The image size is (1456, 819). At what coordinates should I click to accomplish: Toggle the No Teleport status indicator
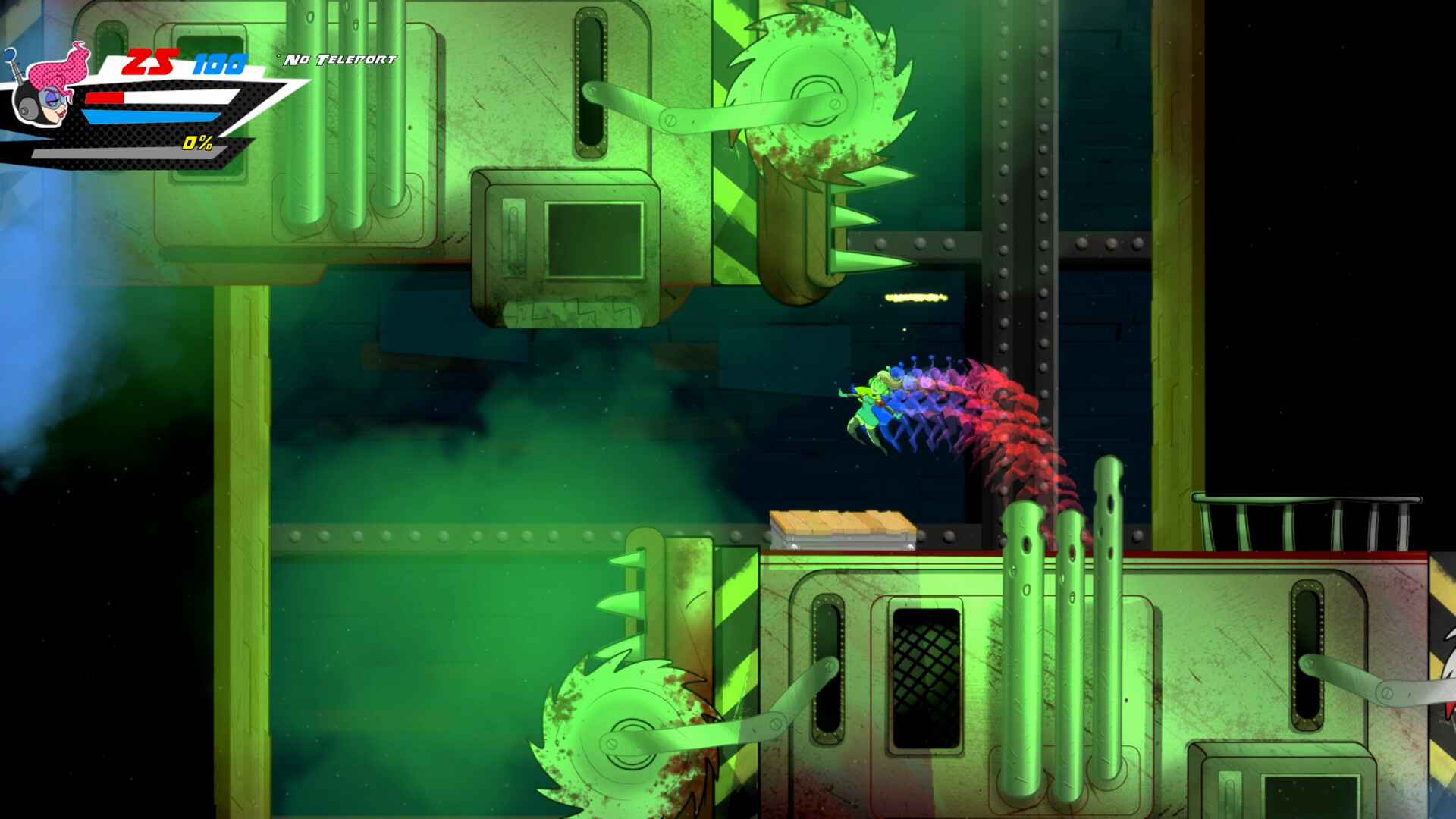(x=337, y=57)
